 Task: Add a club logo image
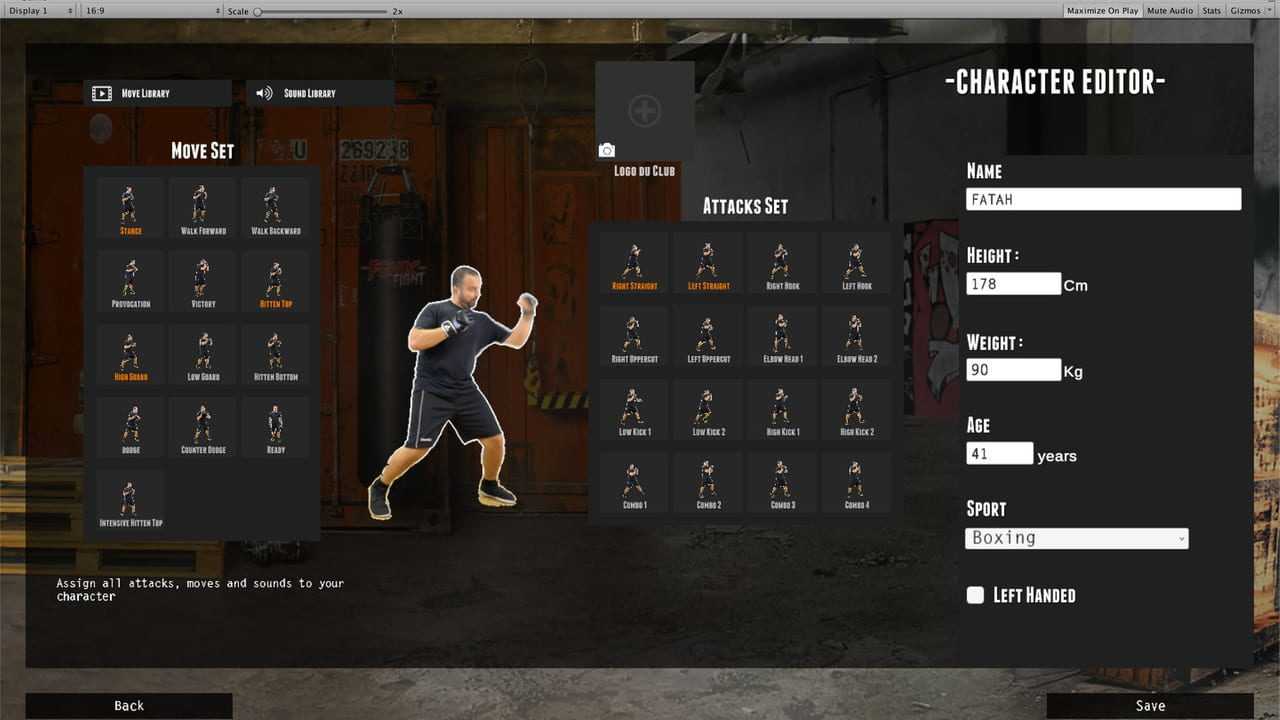tap(644, 111)
